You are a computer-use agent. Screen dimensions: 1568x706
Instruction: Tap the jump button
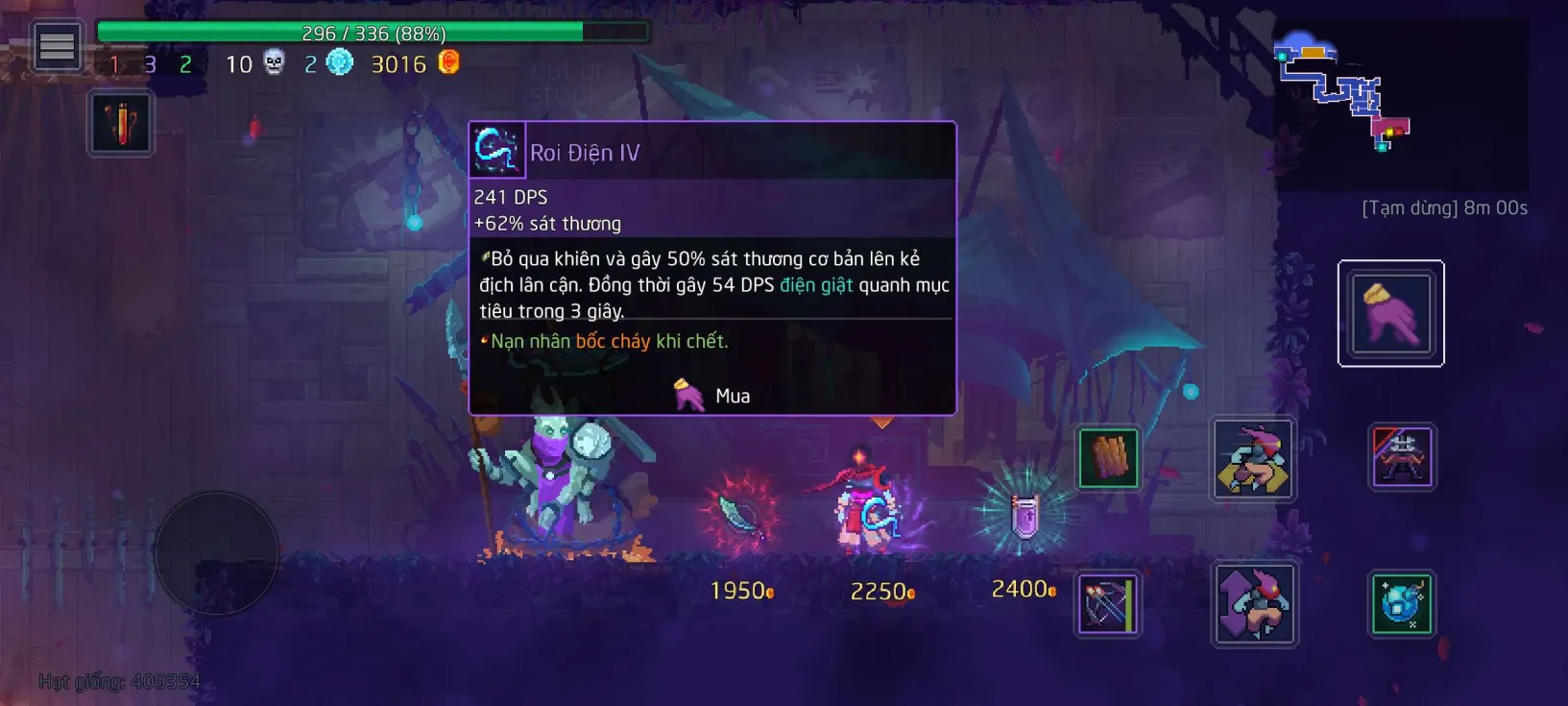tap(1254, 604)
